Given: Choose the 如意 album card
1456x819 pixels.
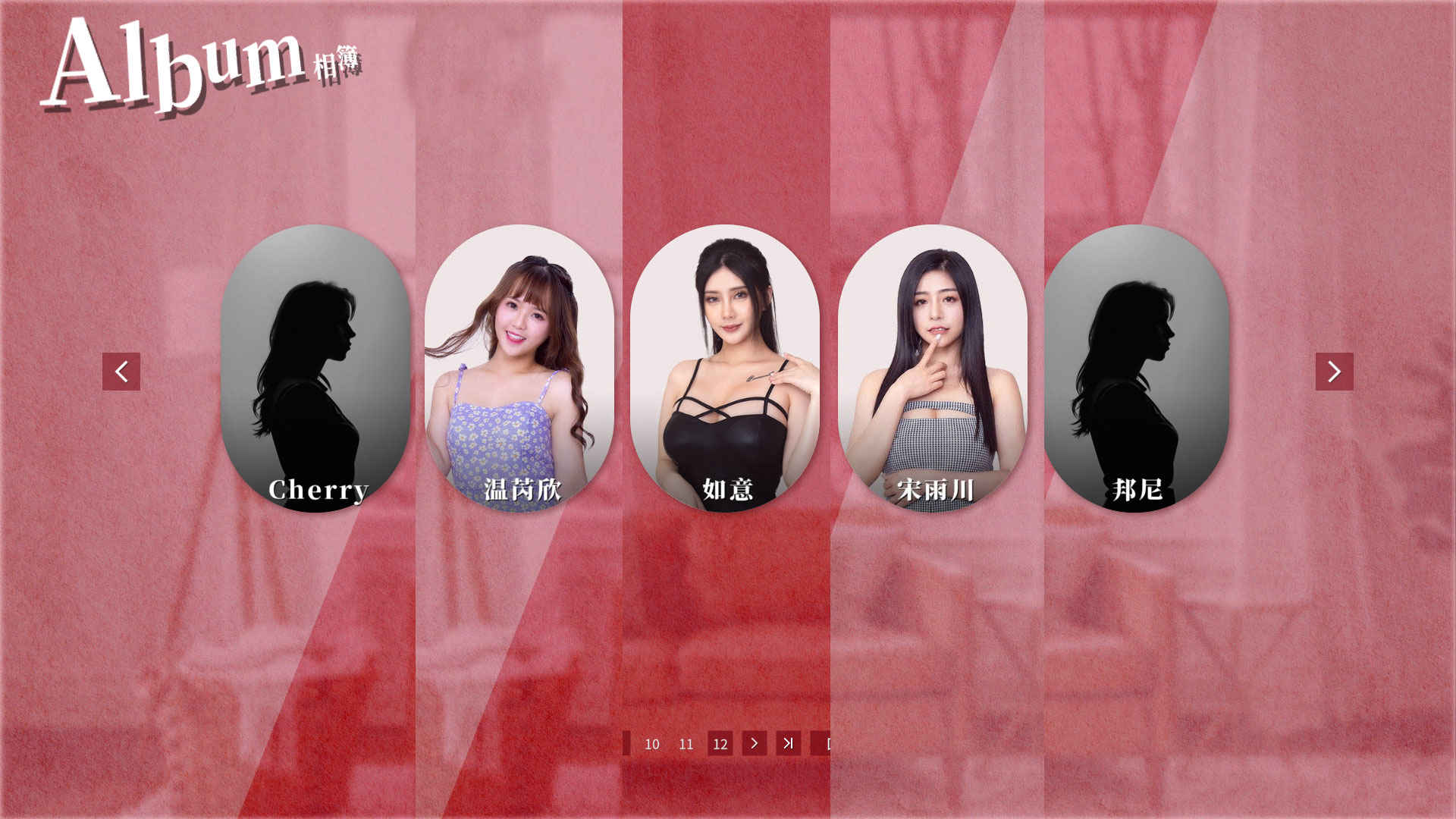Looking at the screenshot, I should click(725, 369).
